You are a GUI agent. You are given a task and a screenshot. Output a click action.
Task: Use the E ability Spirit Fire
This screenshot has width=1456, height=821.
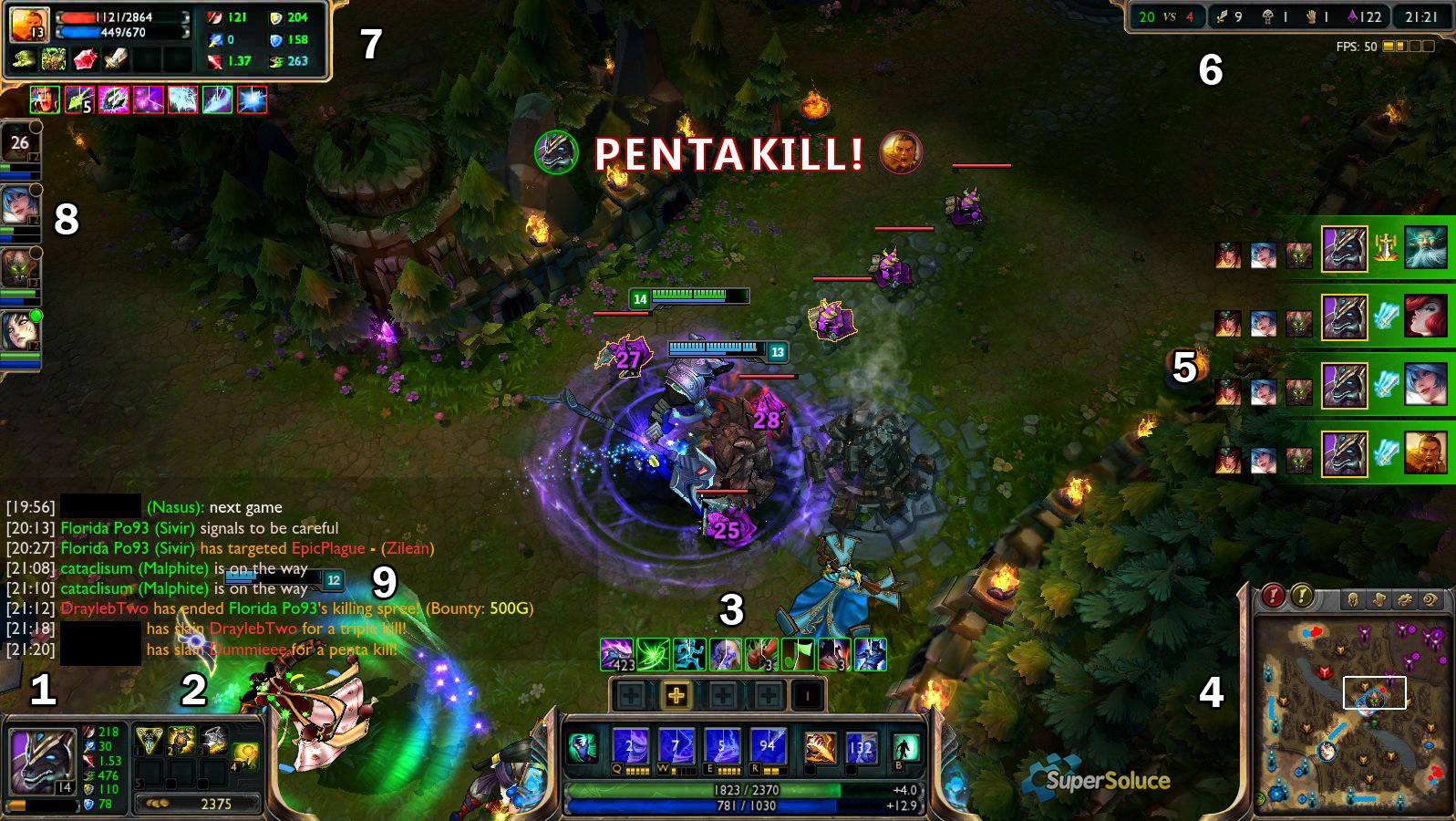pyautogui.click(x=721, y=747)
